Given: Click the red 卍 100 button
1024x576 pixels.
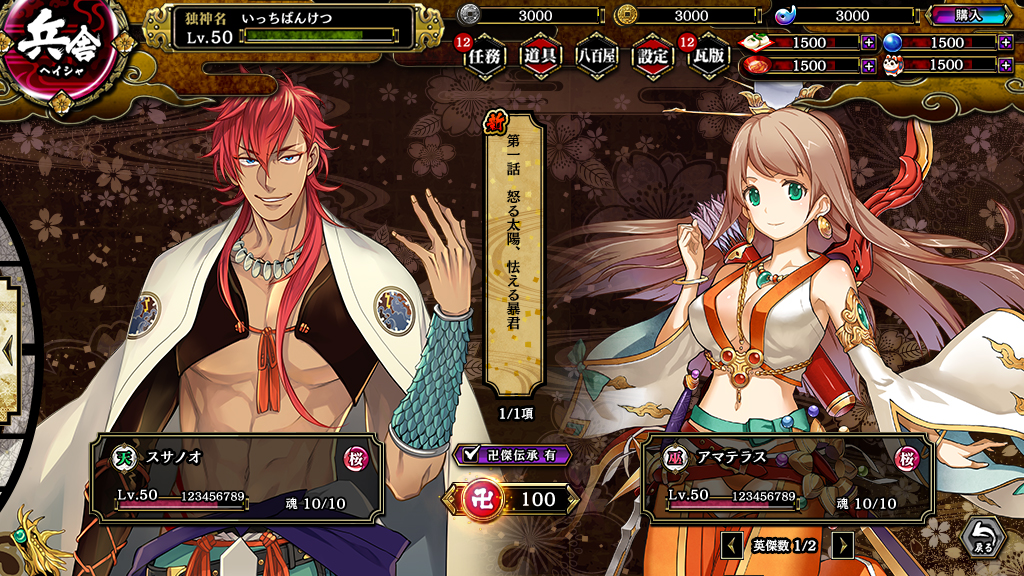Looking at the screenshot, I should click(512, 499).
